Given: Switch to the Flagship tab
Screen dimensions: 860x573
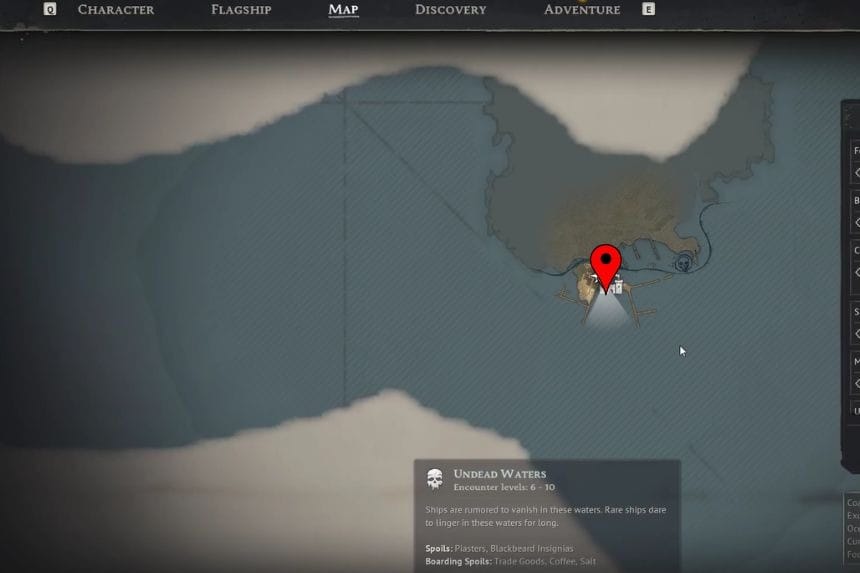Looking at the screenshot, I should point(242,10).
